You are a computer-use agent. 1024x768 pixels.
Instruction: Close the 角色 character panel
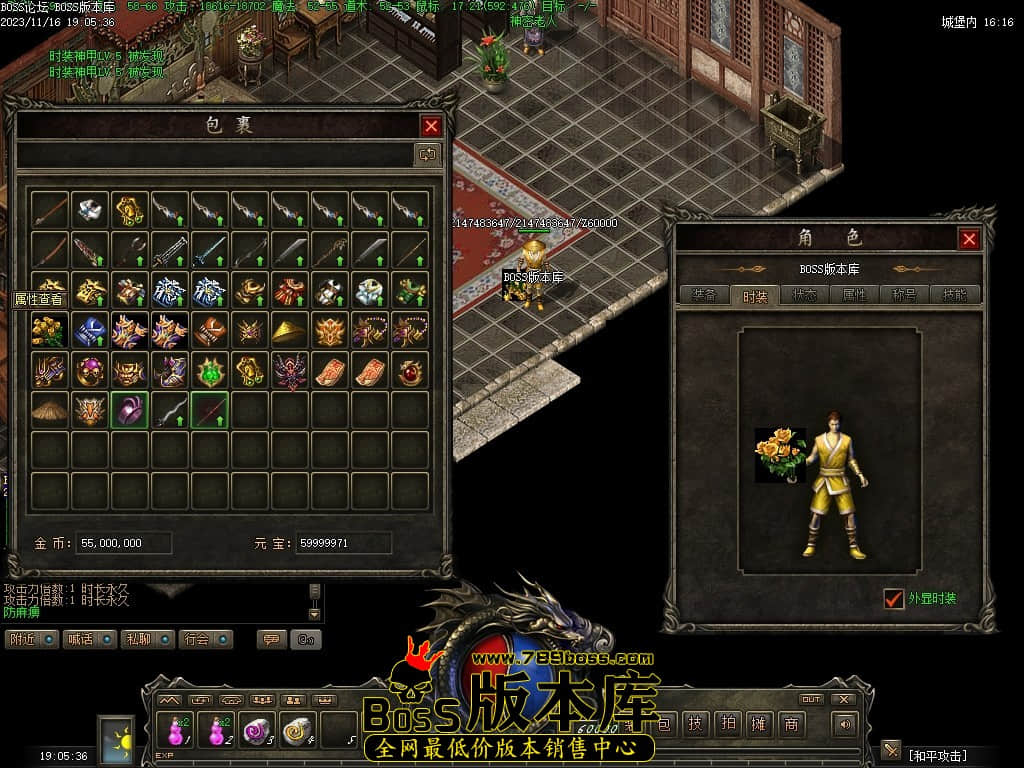[968, 239]
